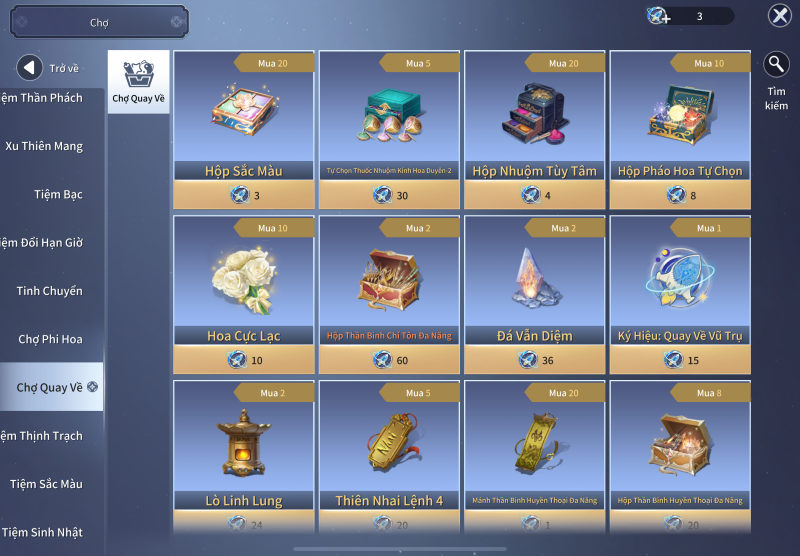Select Ký Hiệu: Quay Về Vũ Trụ
Screen dimensions: 800x556
coord(680,283)
